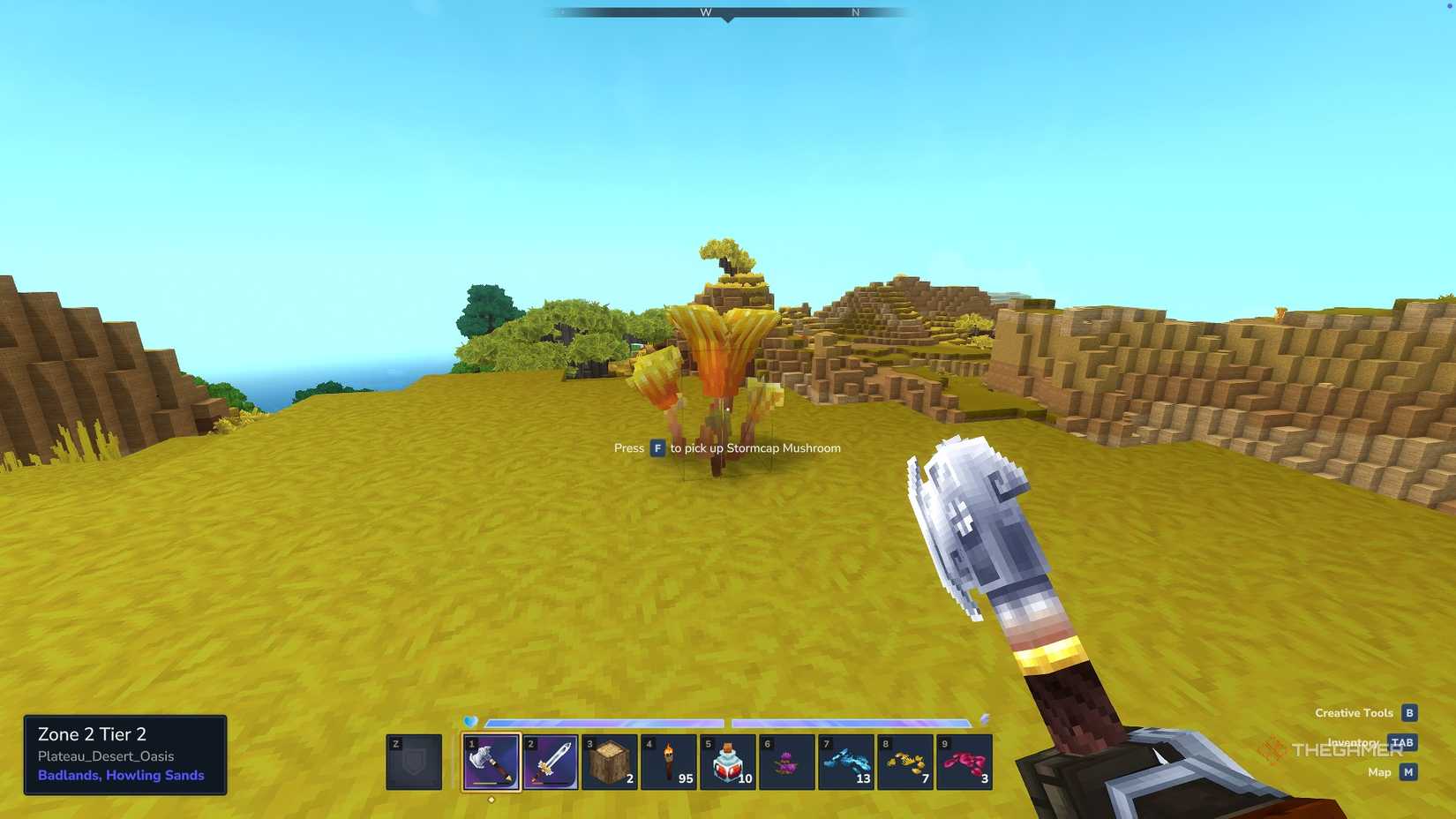Select the axe in hotbar slot 1
Screen dimensions: 1456x819
(x=491, y=762)
